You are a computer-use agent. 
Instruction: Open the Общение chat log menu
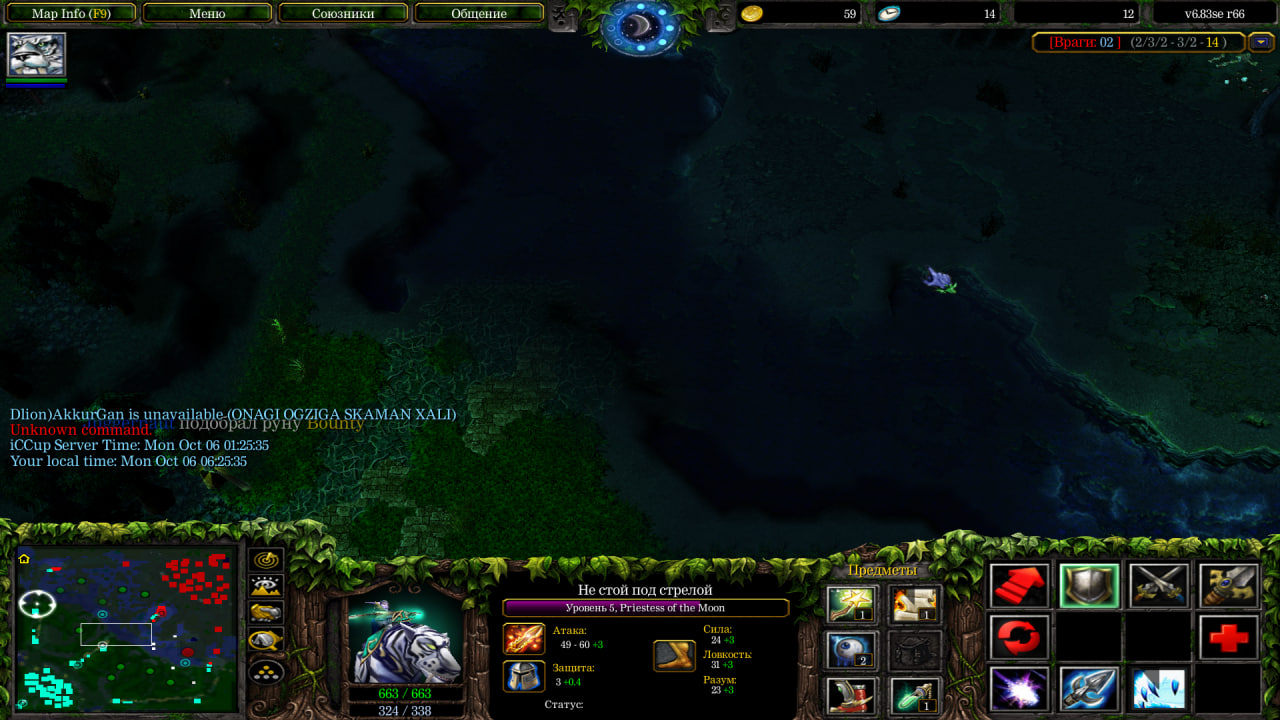click(x=479, y=14)
